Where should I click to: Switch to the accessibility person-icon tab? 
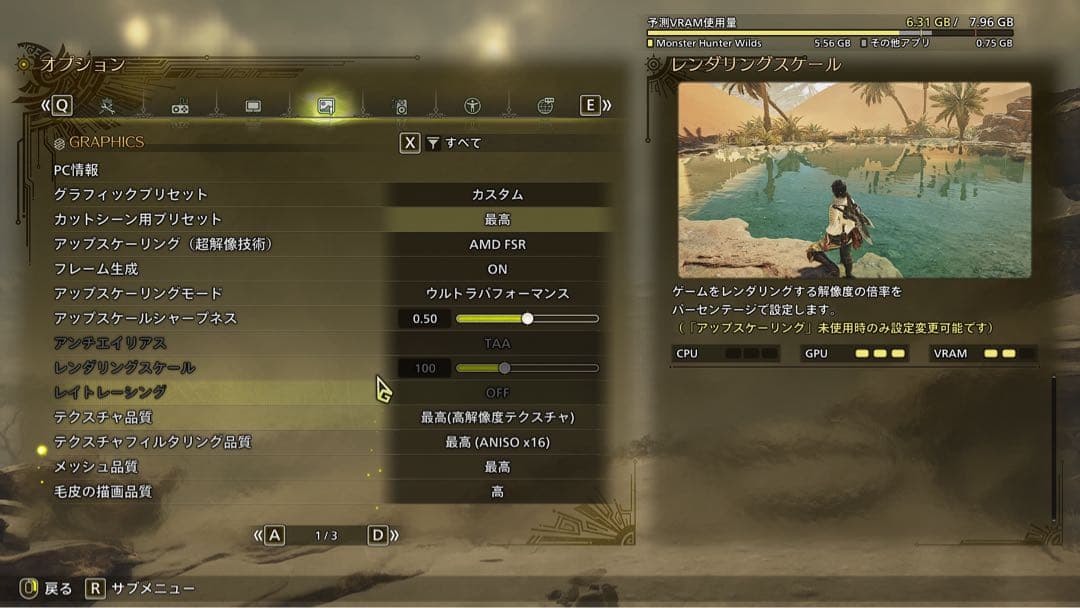pyautogui.click(x=472, y=106)
